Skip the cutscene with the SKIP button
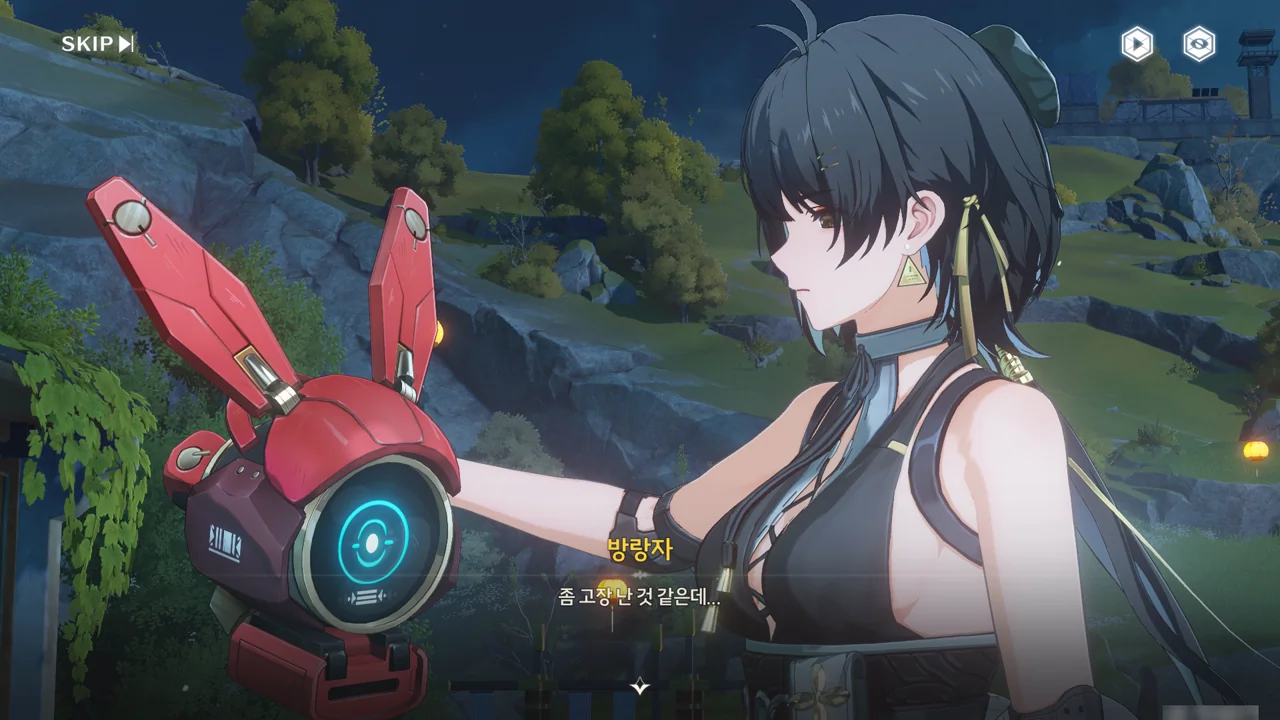 [x=97, y=44]
